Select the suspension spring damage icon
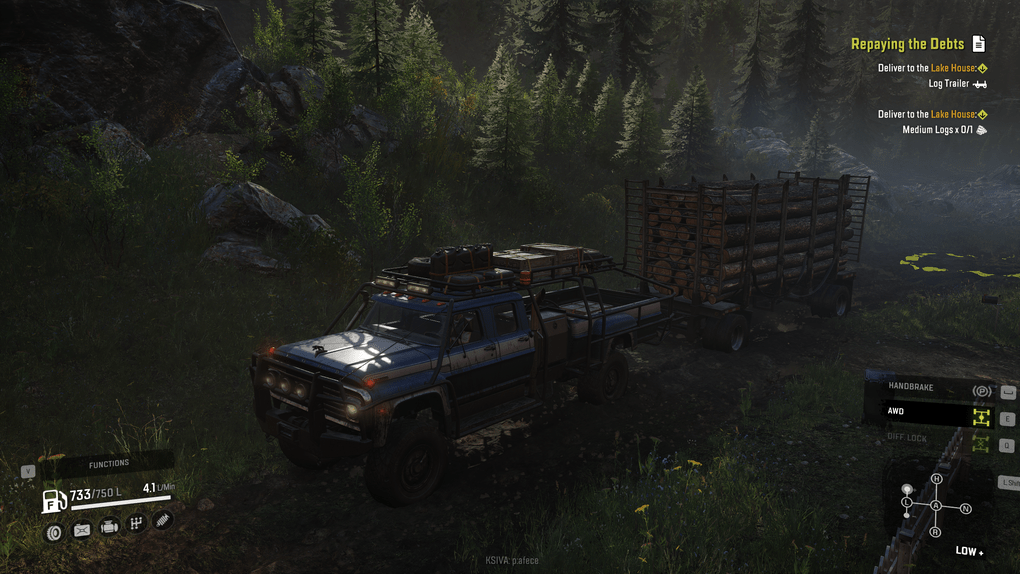This screenshot has width=1020, height=574. point(163,519)
